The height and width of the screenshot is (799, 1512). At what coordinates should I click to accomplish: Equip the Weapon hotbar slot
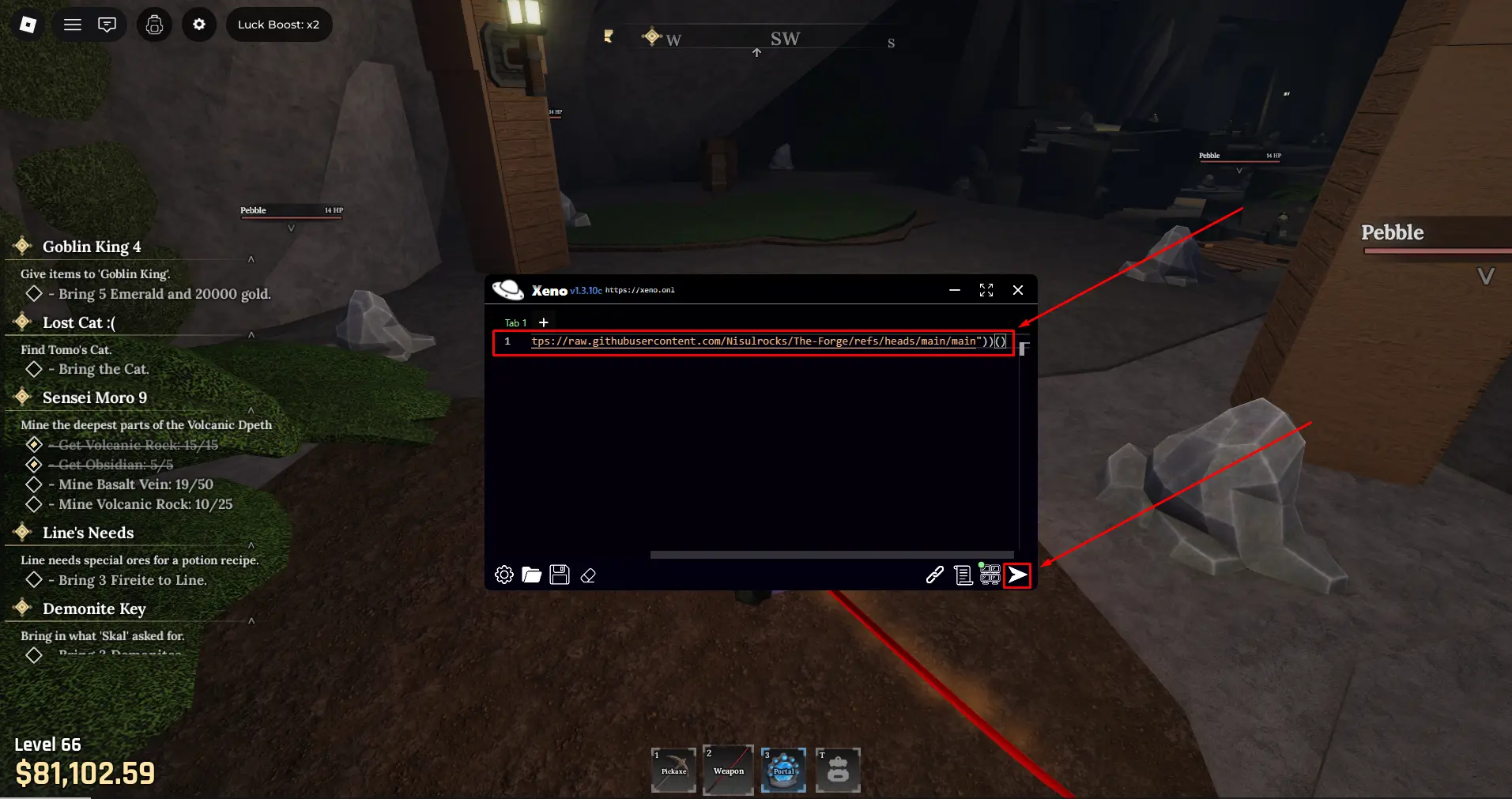point(728,769)
